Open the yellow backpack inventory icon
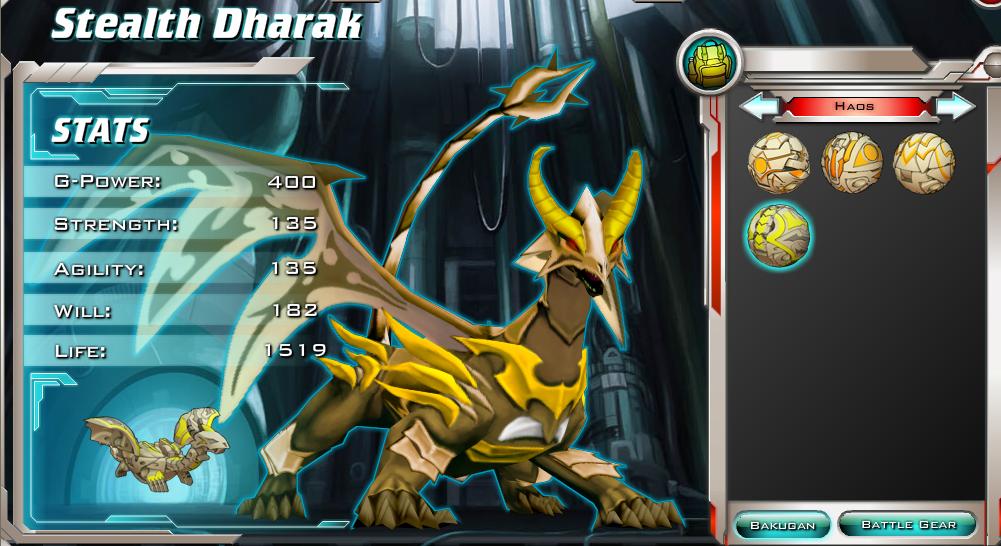This screenshot has width=1001, height=546. tap(709, 62)
